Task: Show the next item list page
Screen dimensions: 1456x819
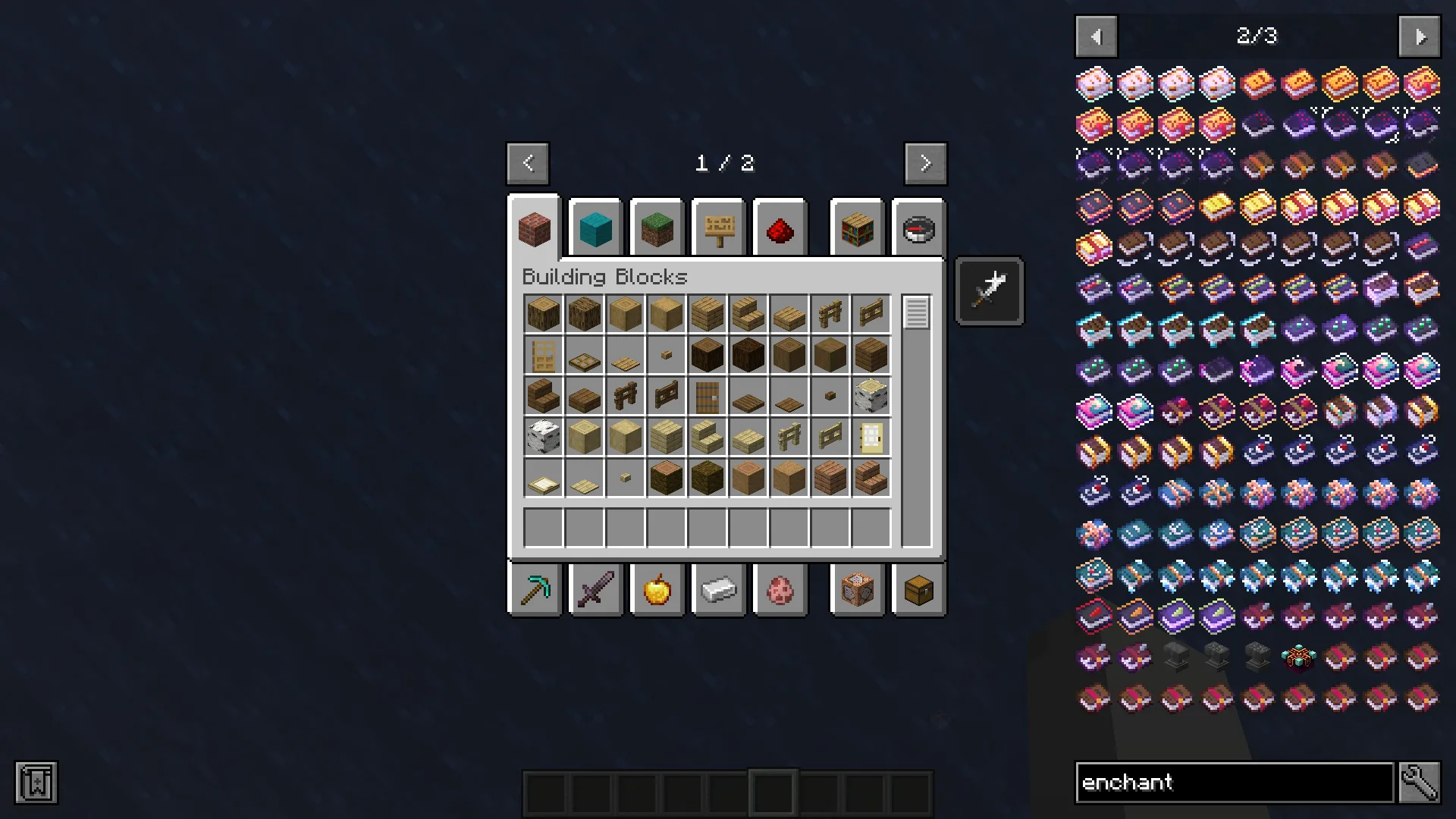Action: [1419, 36]
